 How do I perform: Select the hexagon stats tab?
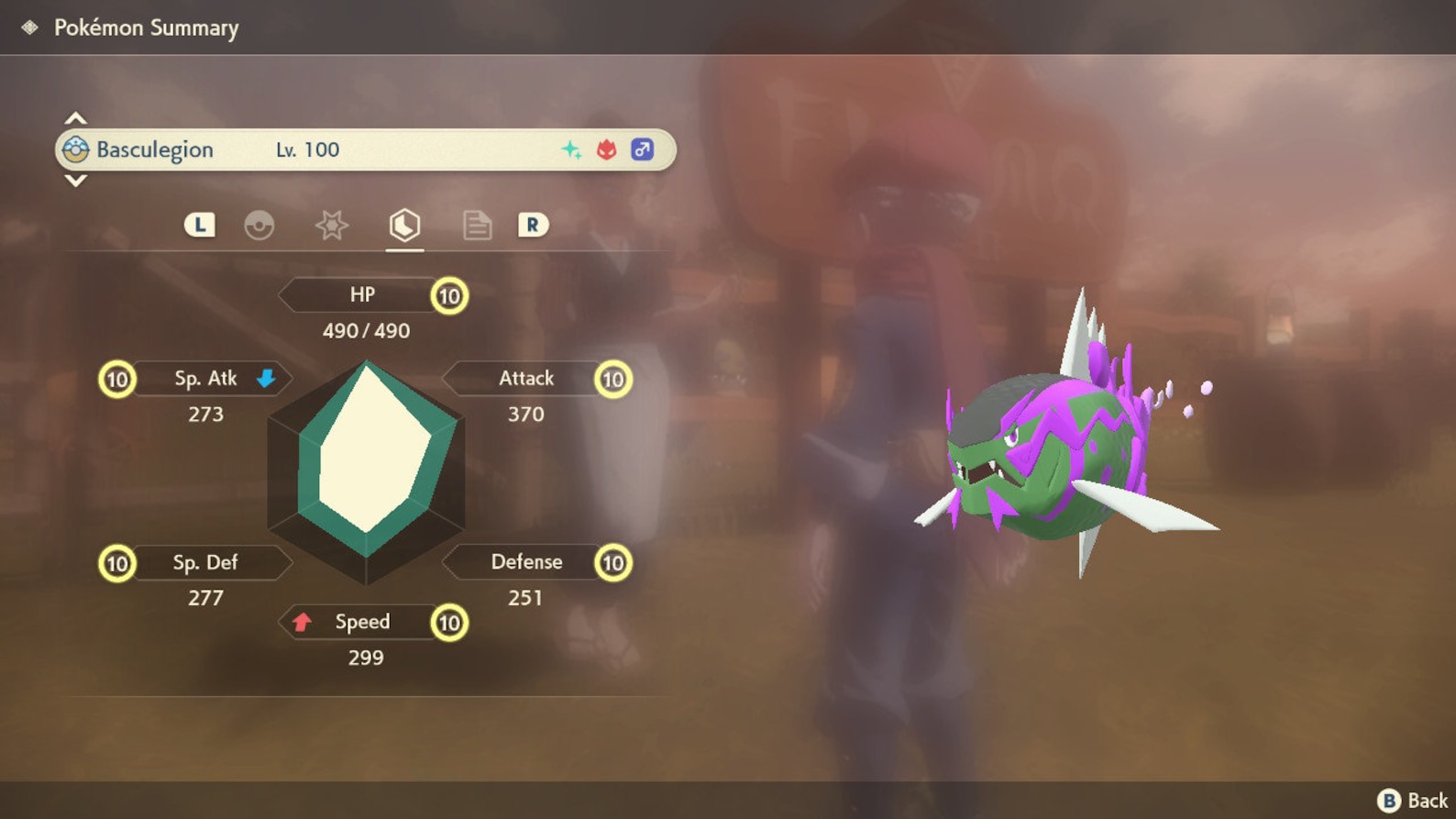coord(403,225)
